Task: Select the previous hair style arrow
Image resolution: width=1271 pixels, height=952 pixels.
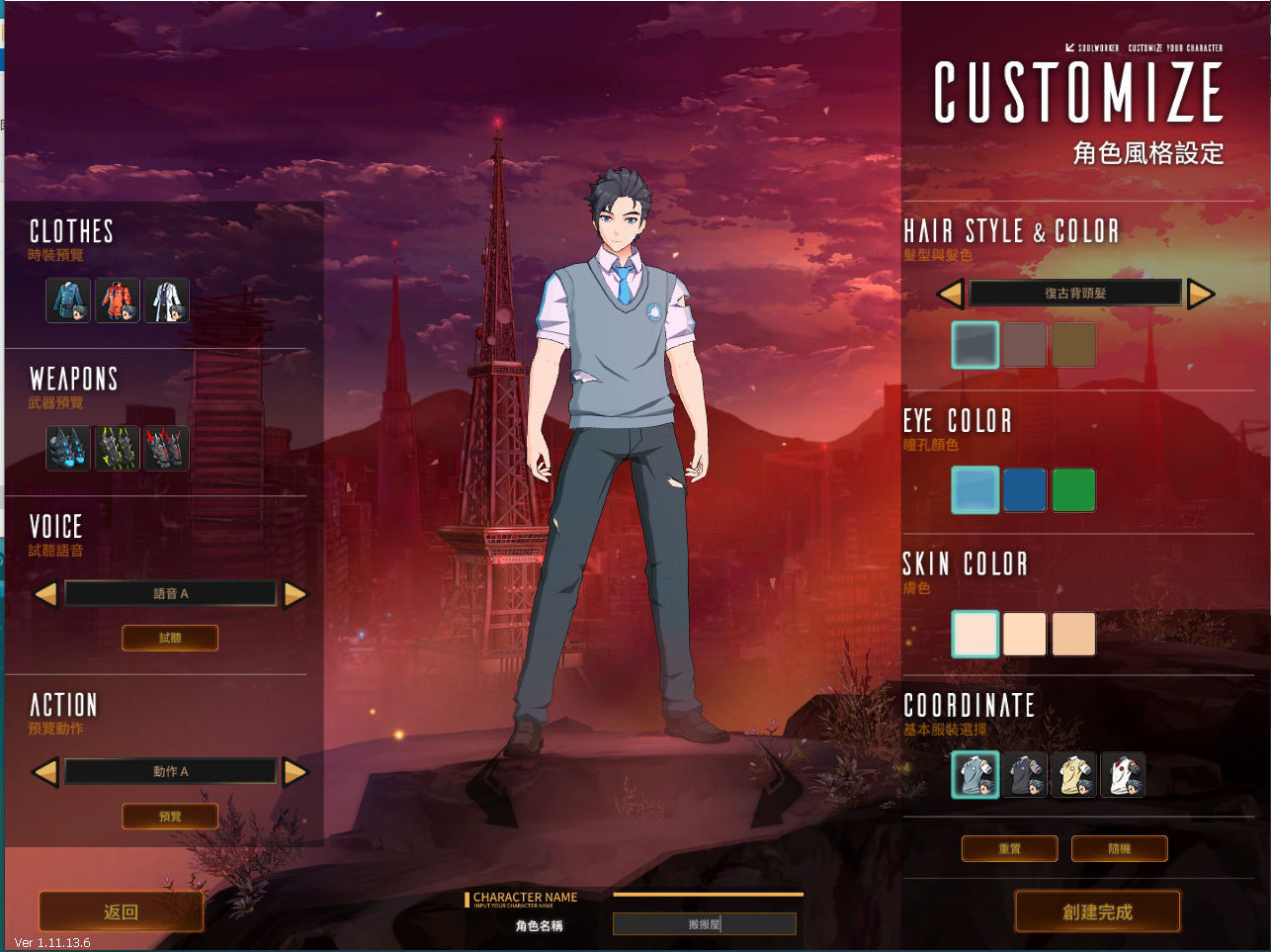Action: (x=950, y=294)
